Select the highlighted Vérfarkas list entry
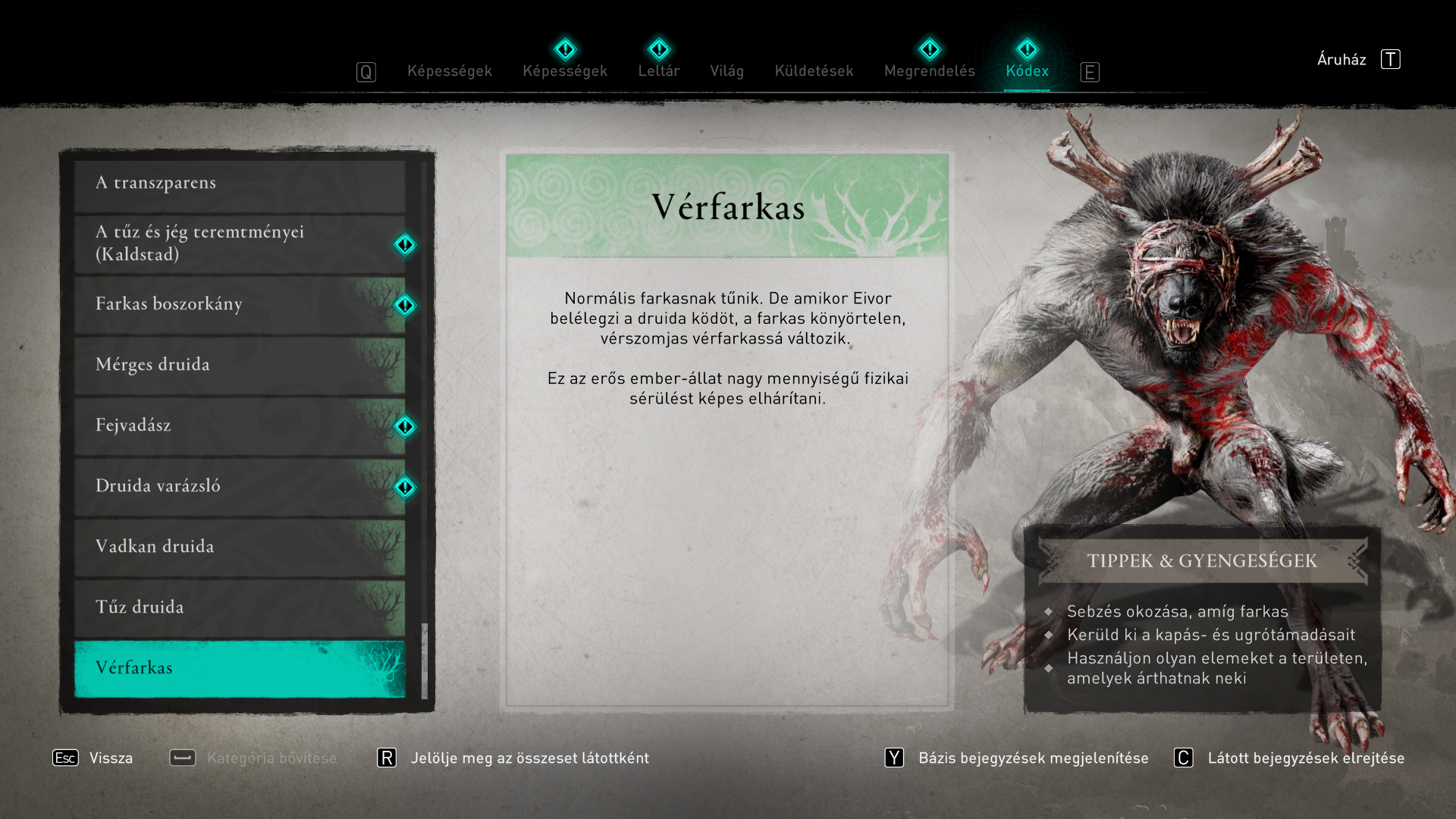 point(240,668)
